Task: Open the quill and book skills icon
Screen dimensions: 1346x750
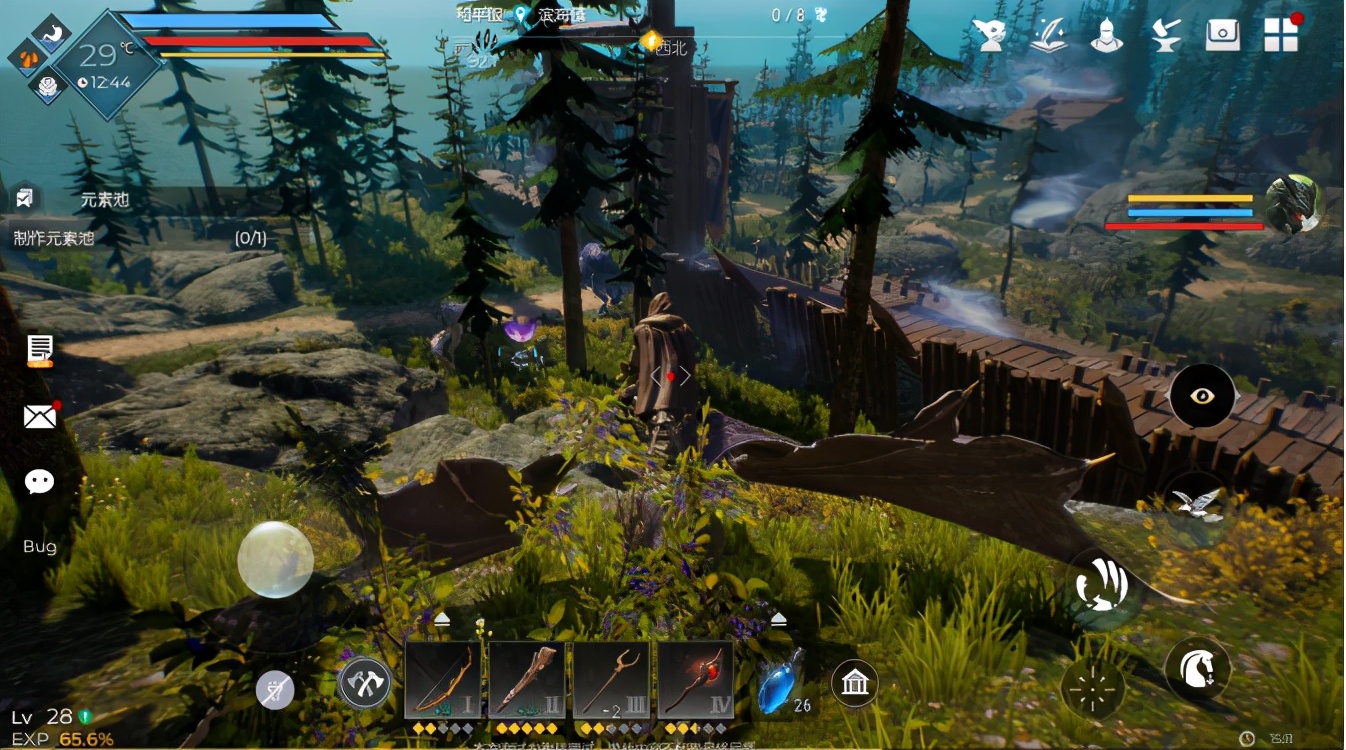Action: 1048,35
